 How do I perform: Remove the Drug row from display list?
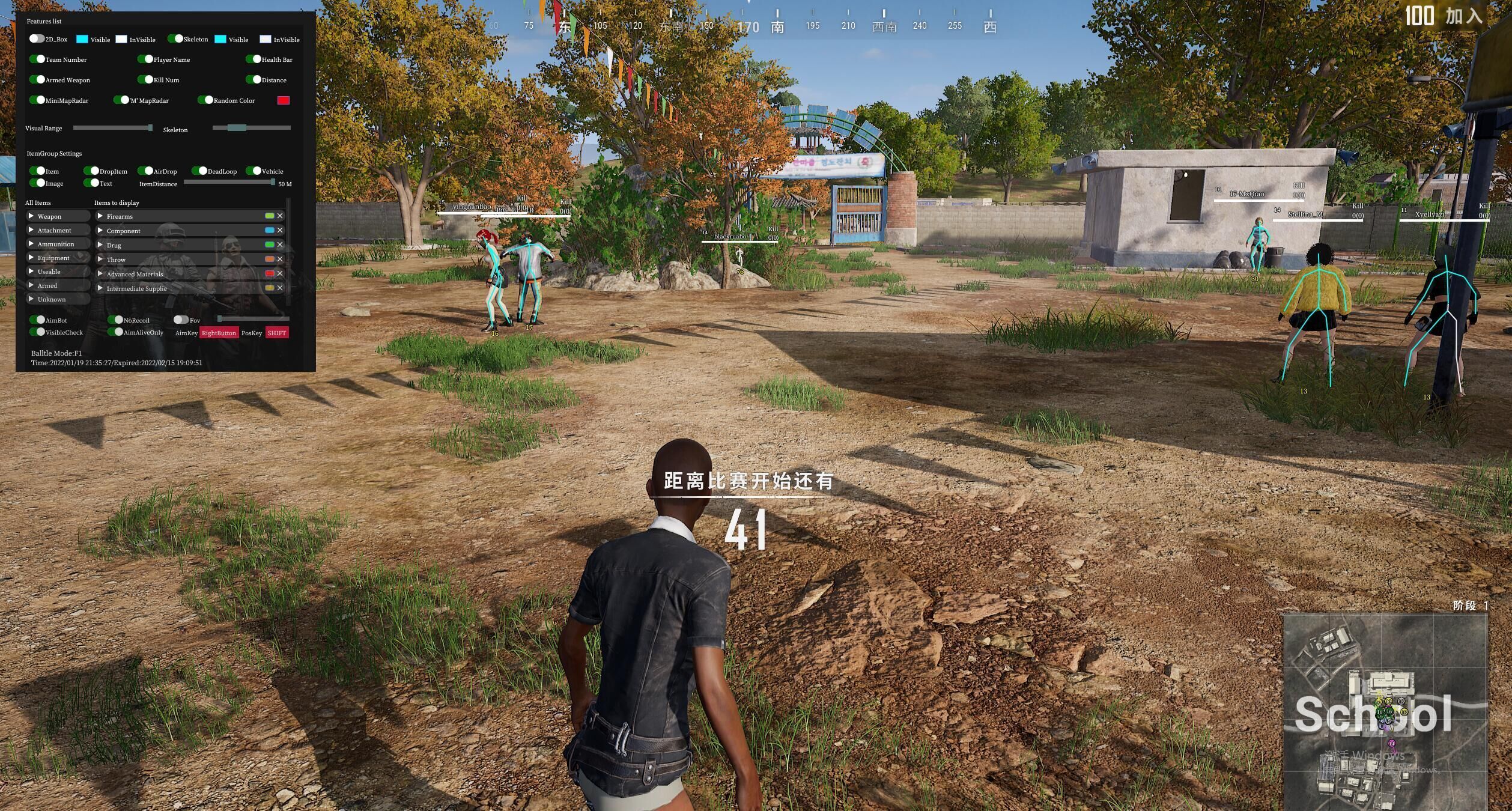click(x=280, y=245)
